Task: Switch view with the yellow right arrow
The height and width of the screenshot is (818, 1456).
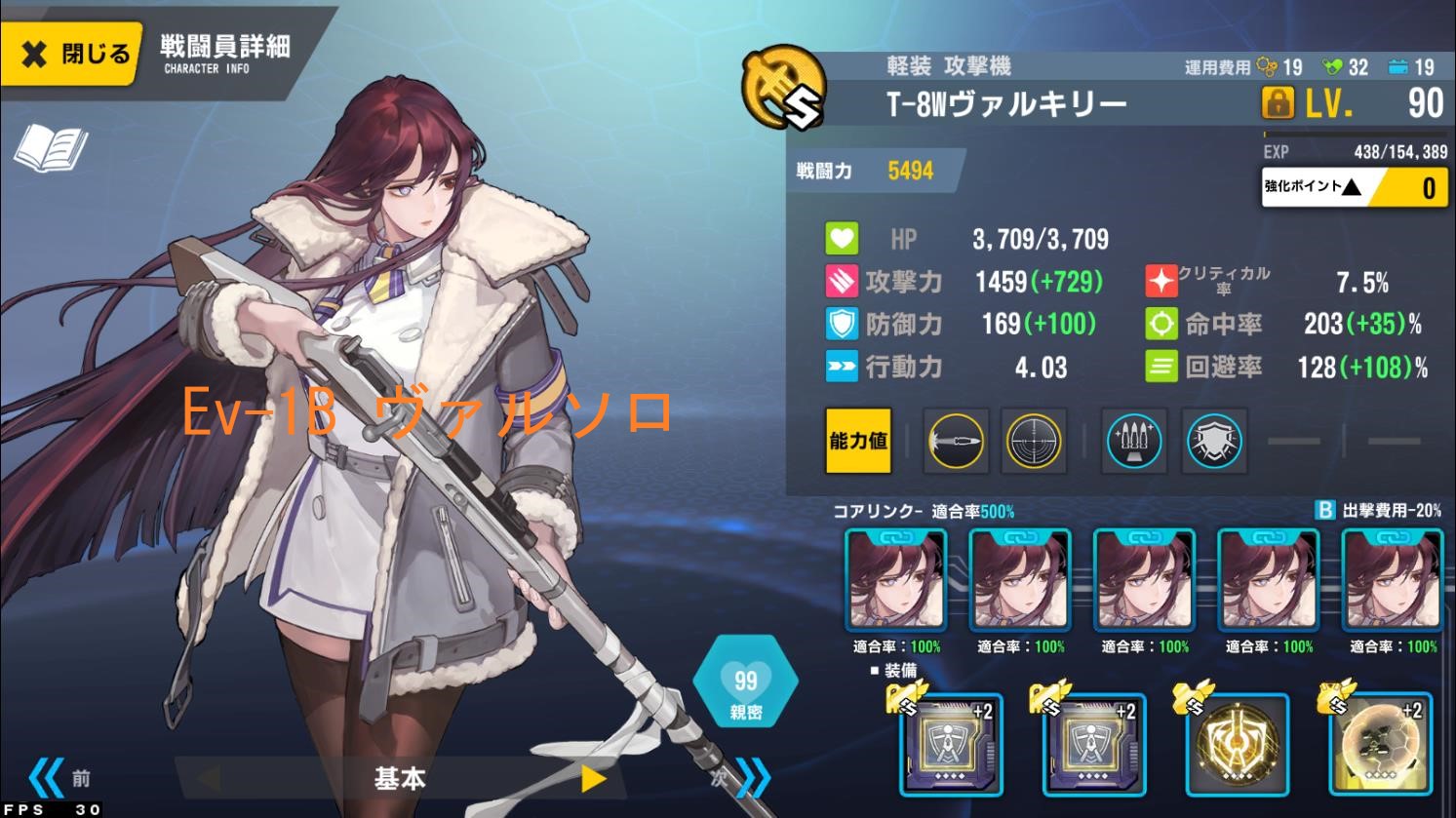Action: tap(593, 778)
